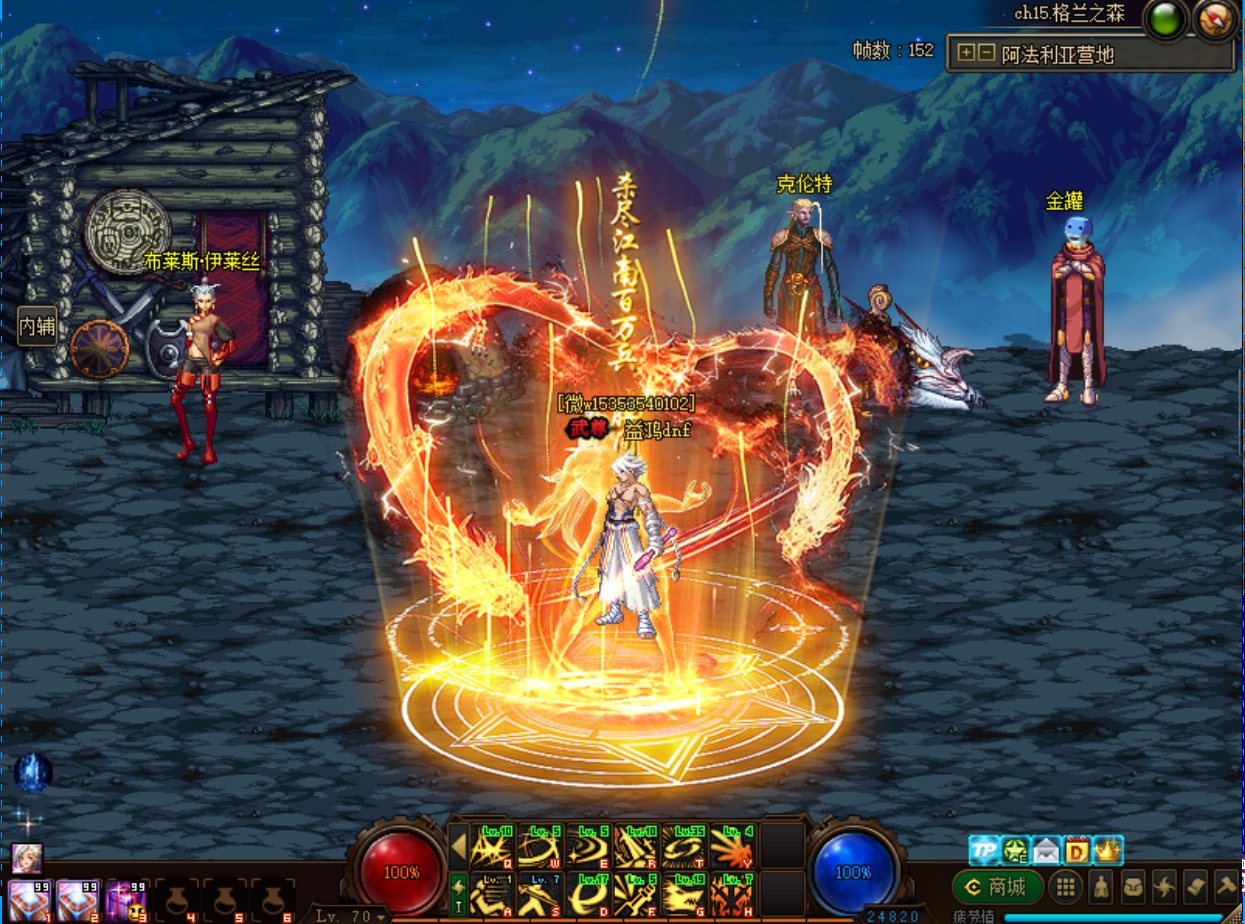The width and height of the screenshot is (1245, 924).
Task: Open the green star icon
Action: [1016, 851]
